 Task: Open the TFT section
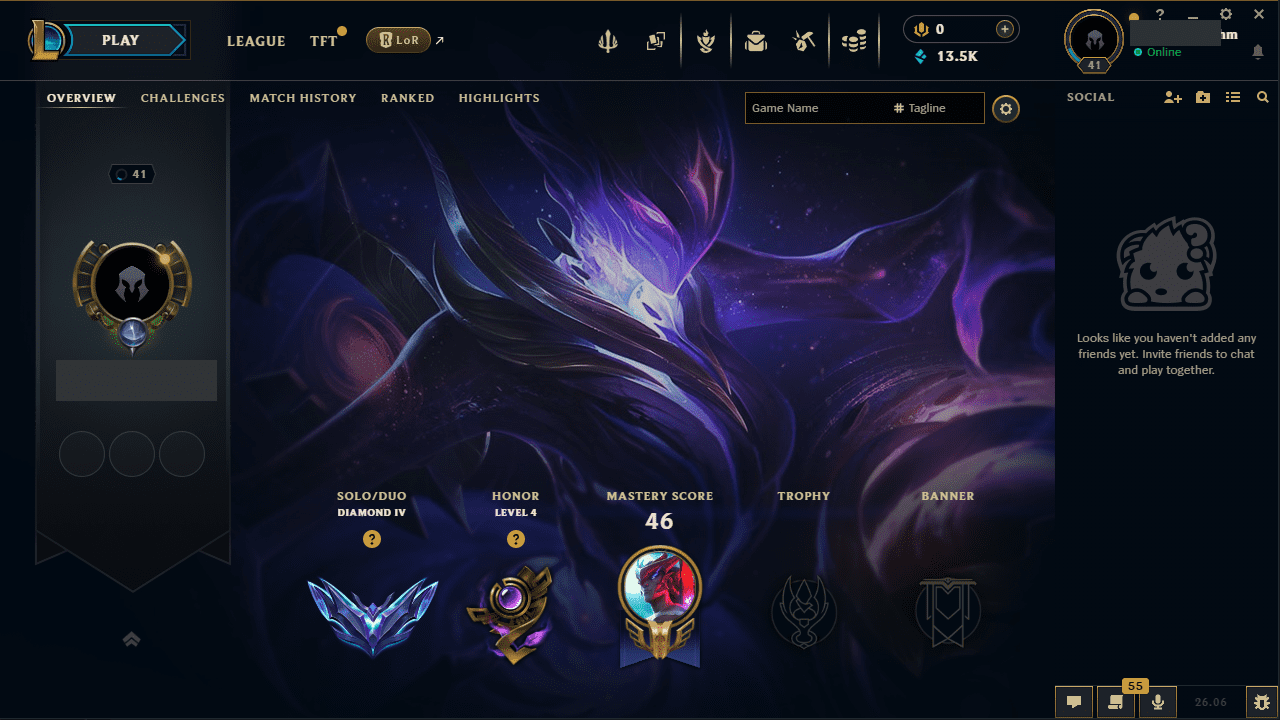point(322,41)
